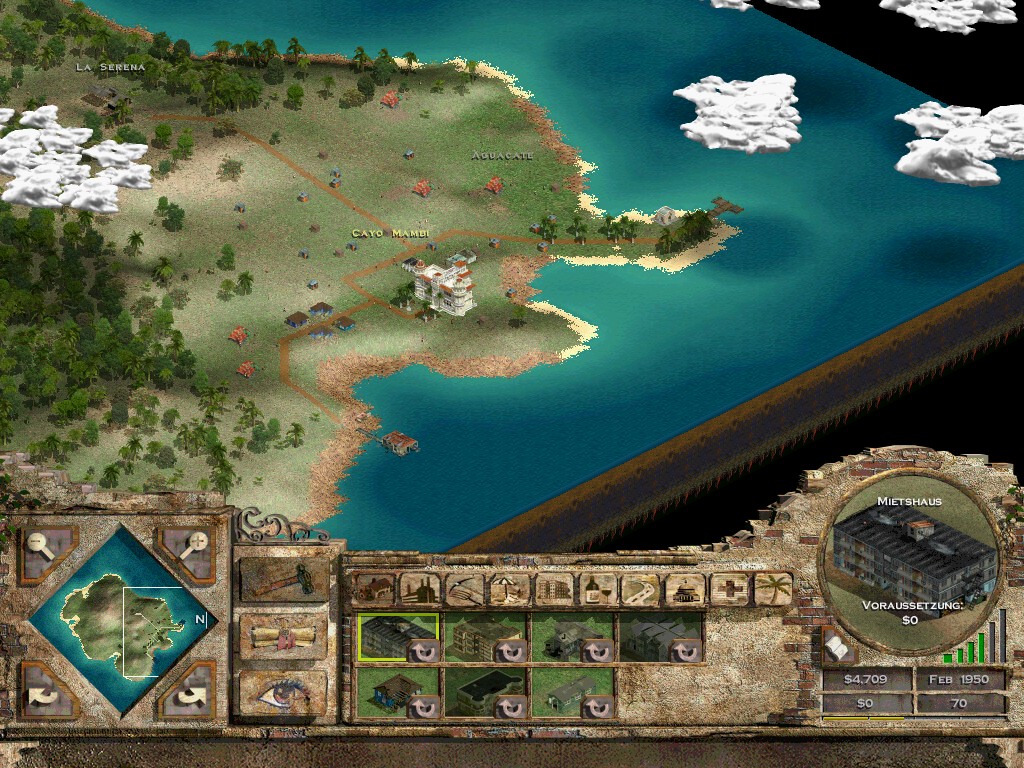
Task: Open the red cross category tab
Action: tap(729, 589)
